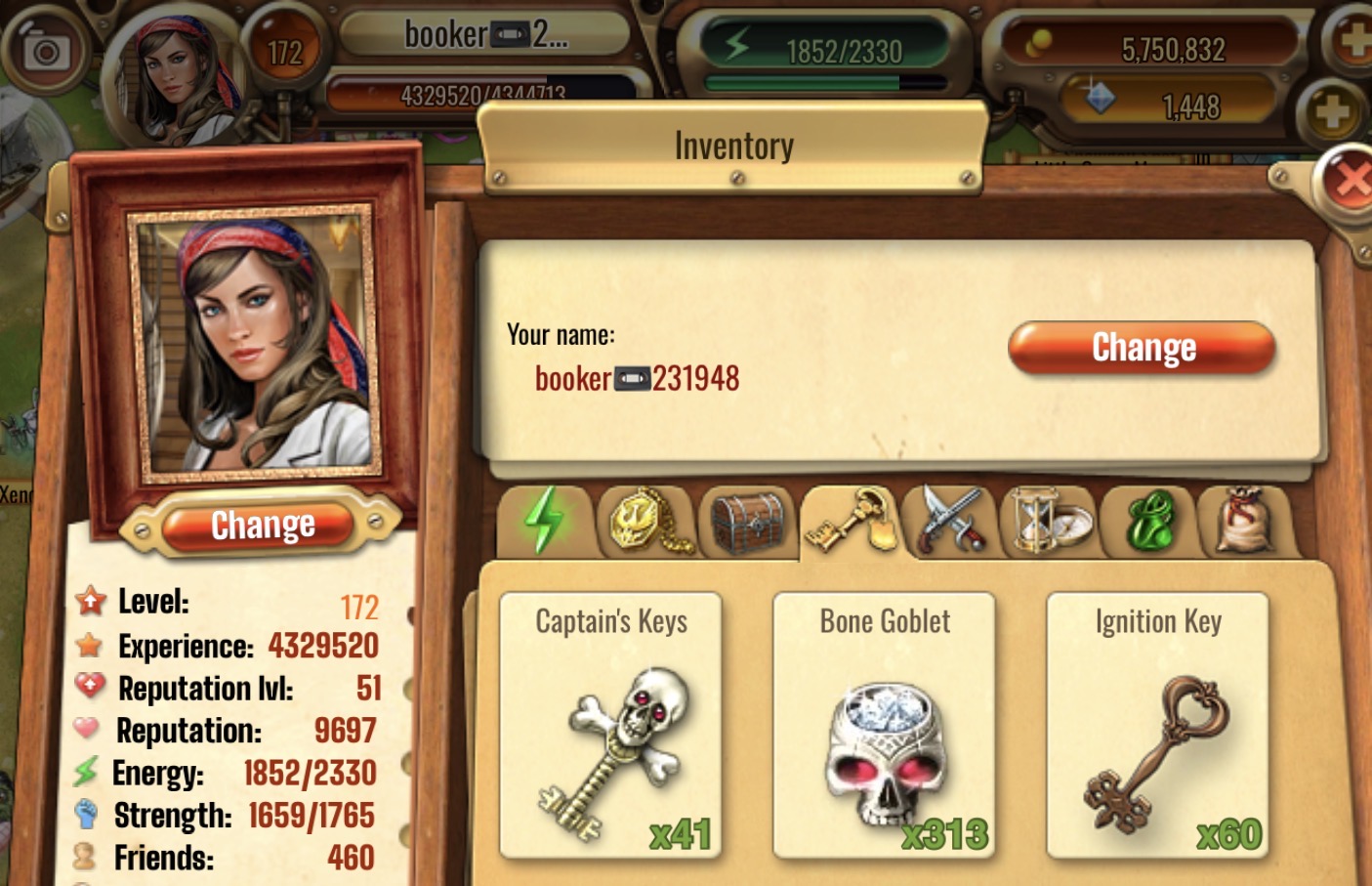1372x886 pixels.
Task: Show the keys inventory tab
Action: 851,521
